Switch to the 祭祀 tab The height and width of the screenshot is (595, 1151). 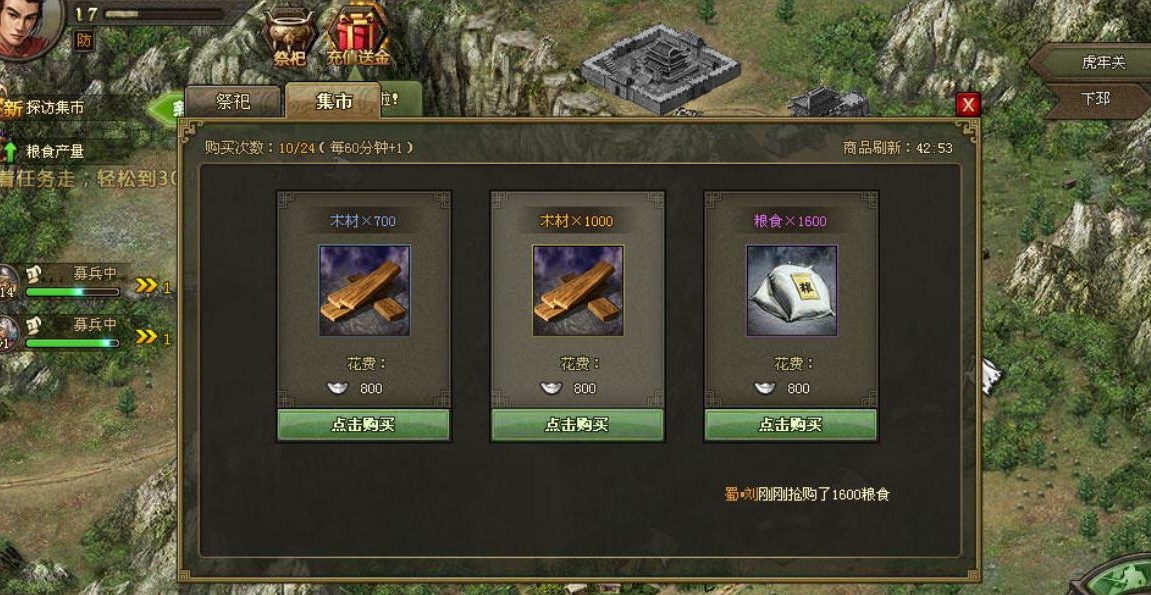(233, 101)
